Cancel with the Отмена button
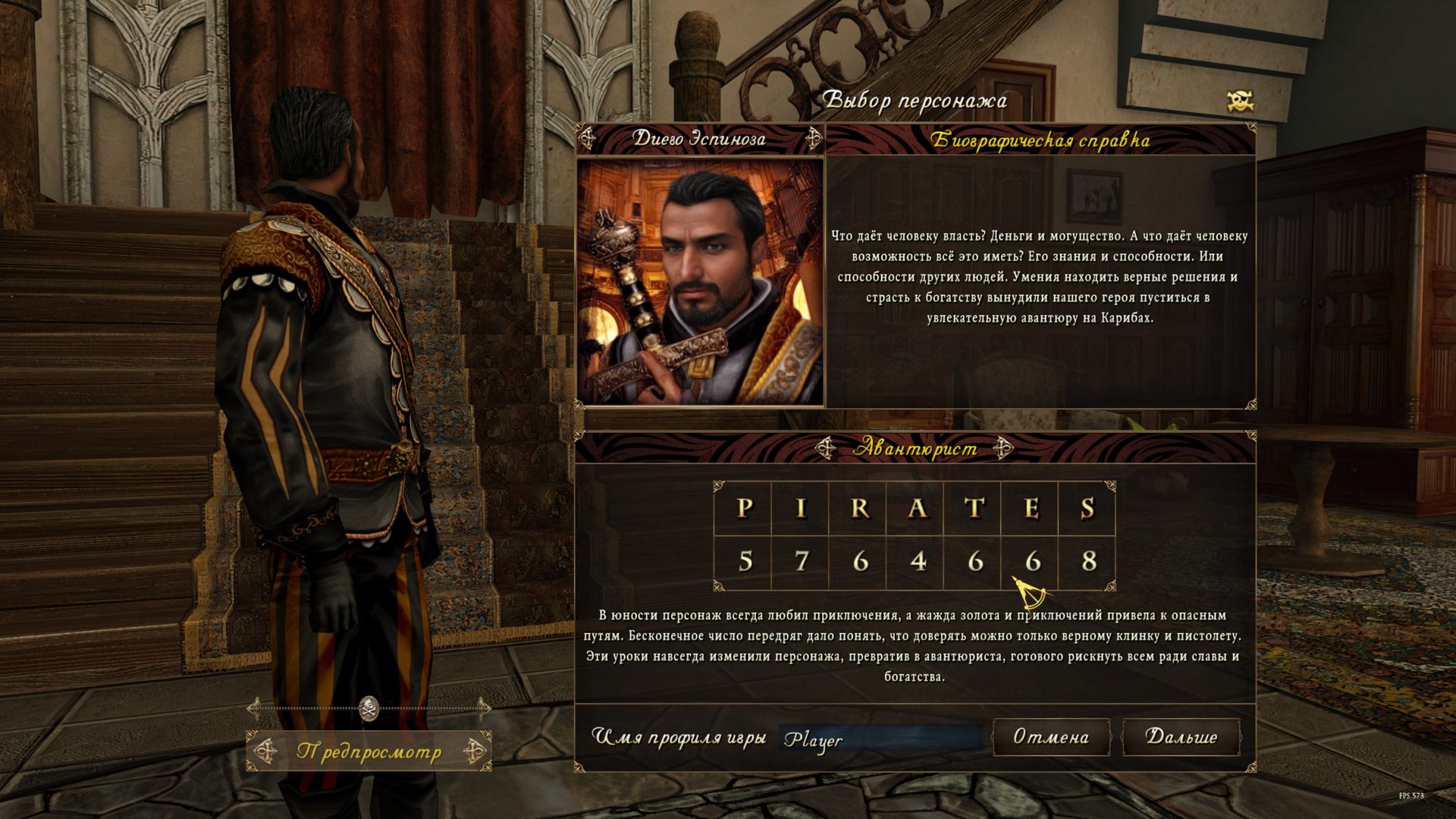Image resolution: width=1456 pixels, height=819 pixels. (x=1051, y=737)
